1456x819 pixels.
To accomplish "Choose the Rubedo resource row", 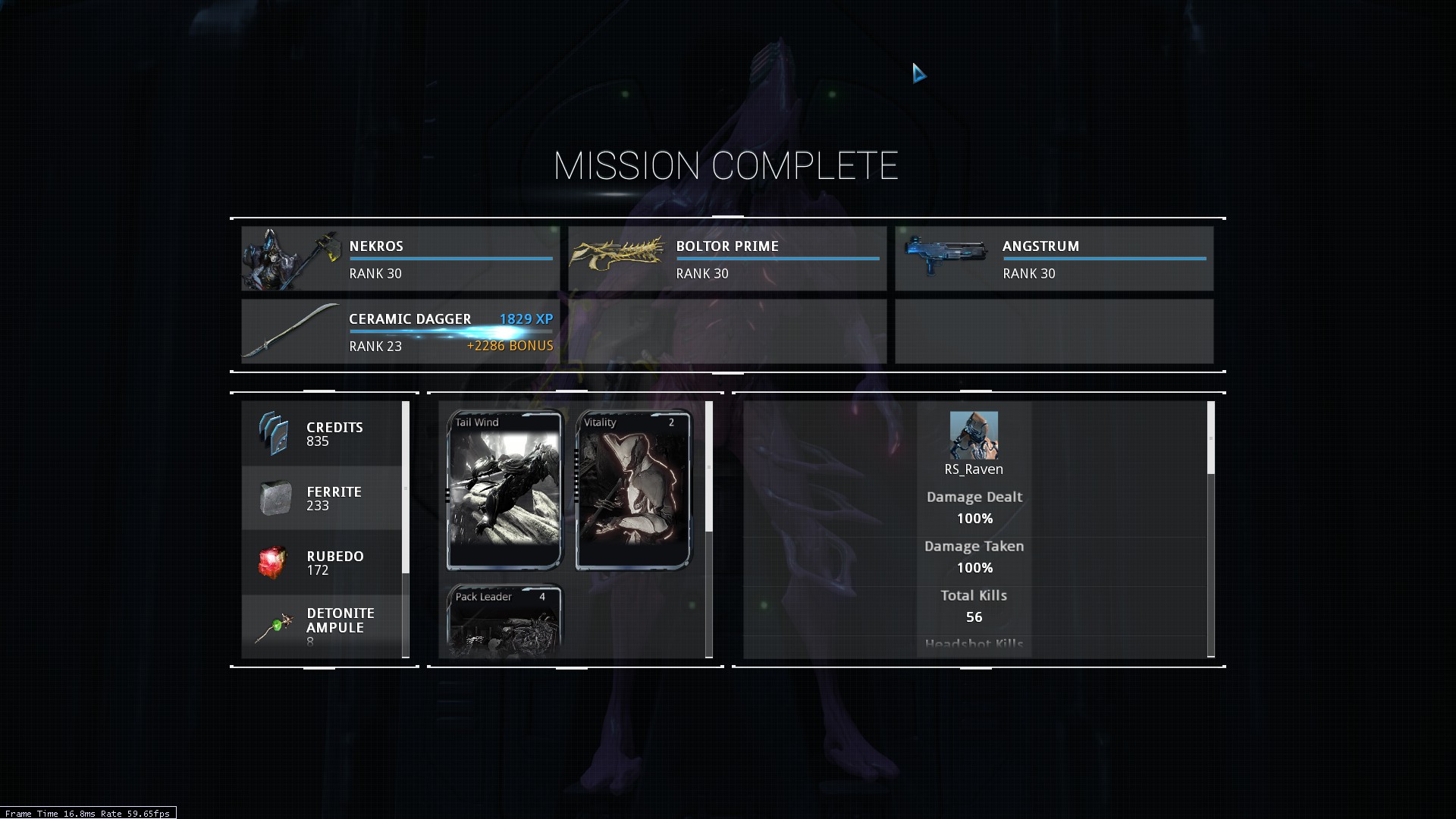I will [322, 563].
